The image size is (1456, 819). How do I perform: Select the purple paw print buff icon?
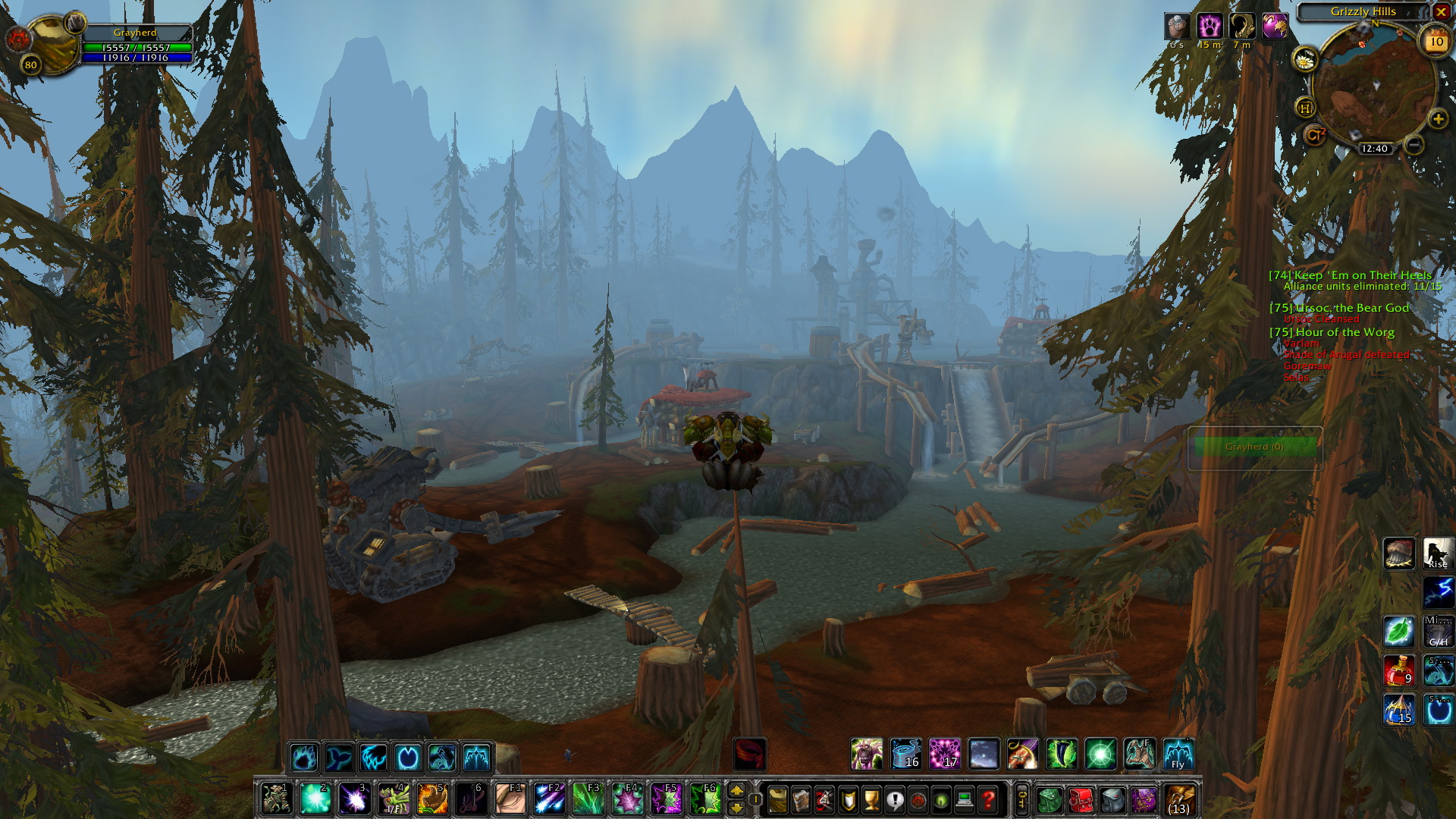click(1210, 27)
